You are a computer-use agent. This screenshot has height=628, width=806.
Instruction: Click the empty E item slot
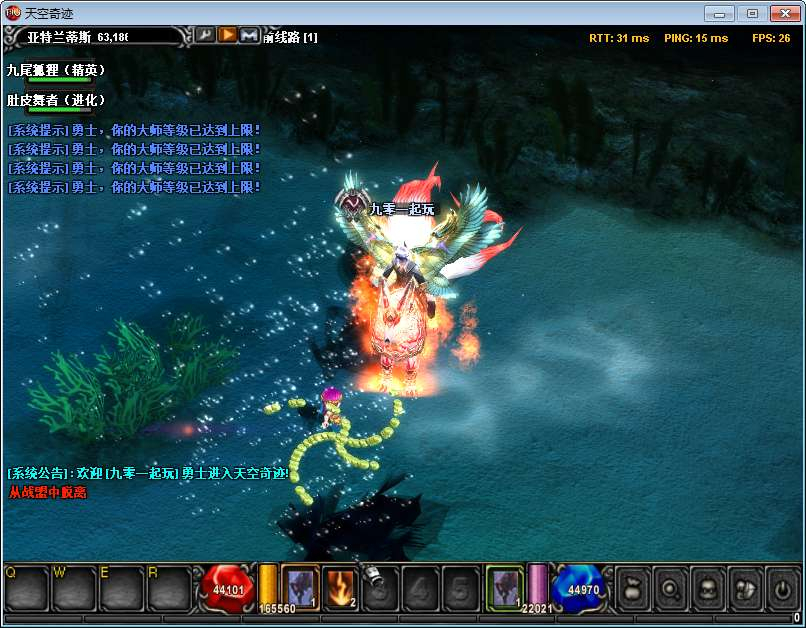(x=122, y=588)
